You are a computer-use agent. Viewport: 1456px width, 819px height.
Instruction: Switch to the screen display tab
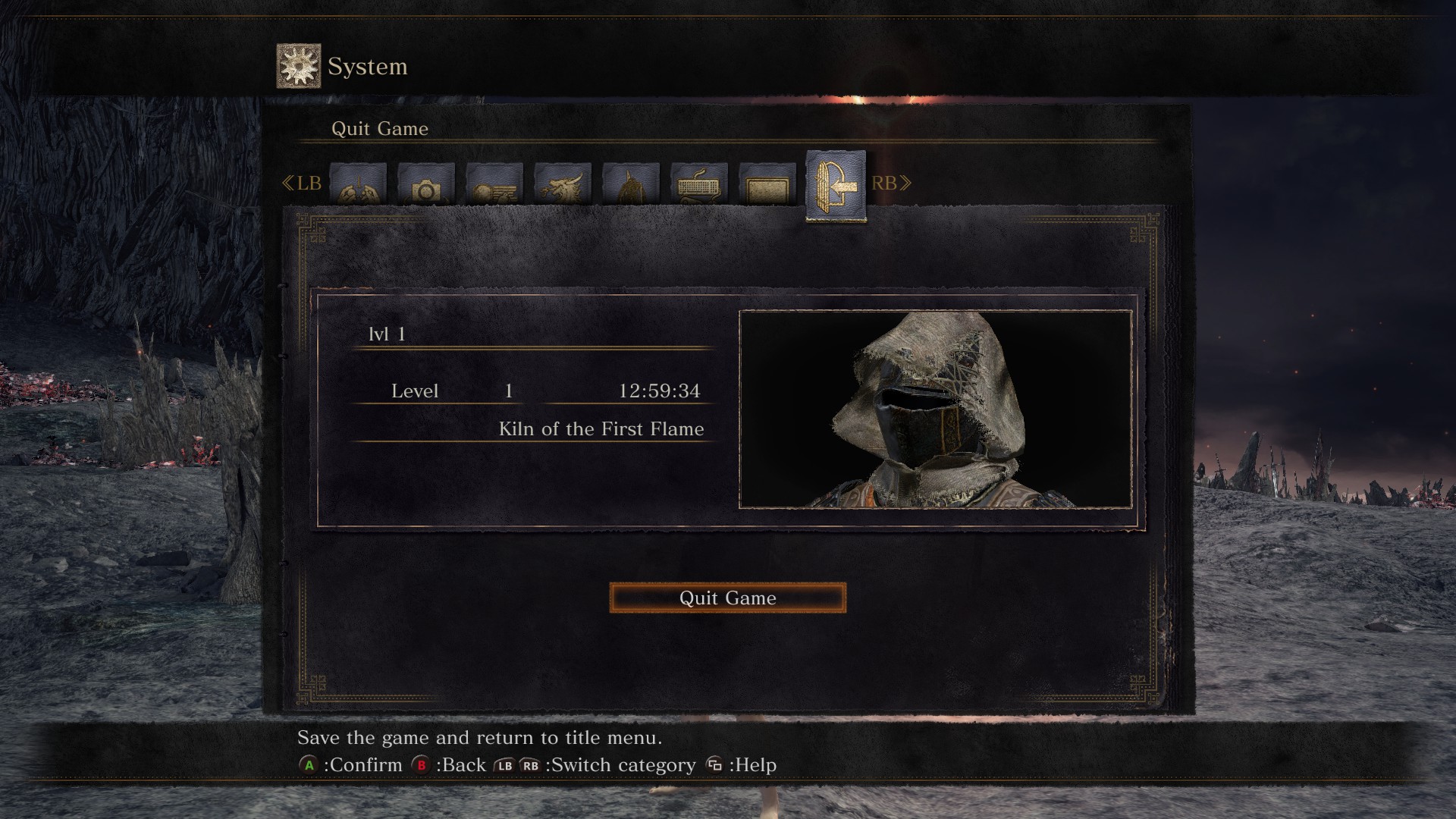point(767,184)
